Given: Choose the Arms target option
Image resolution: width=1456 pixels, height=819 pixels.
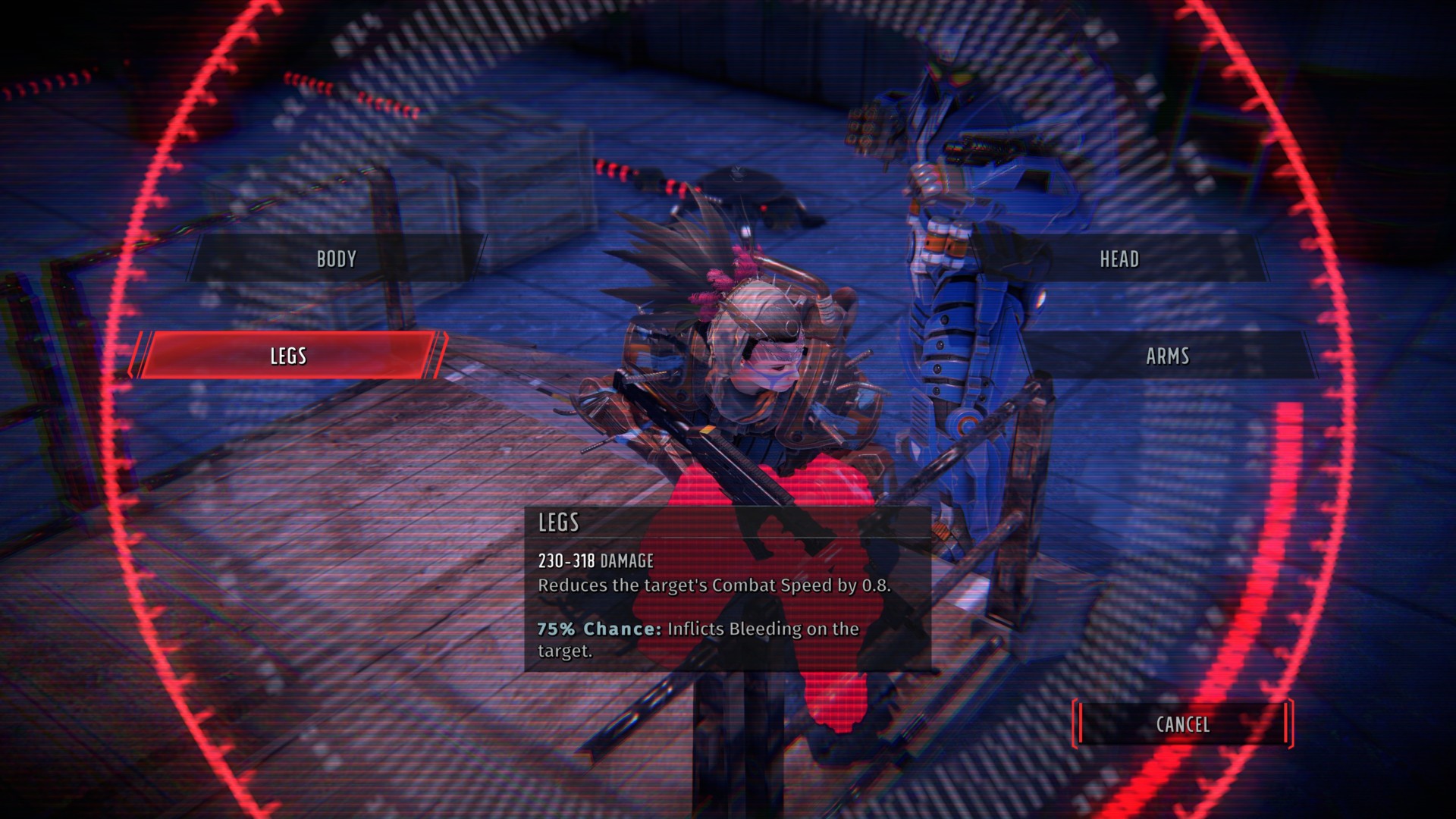Looking at the screenshot, I should click(x=1167, y=356).
